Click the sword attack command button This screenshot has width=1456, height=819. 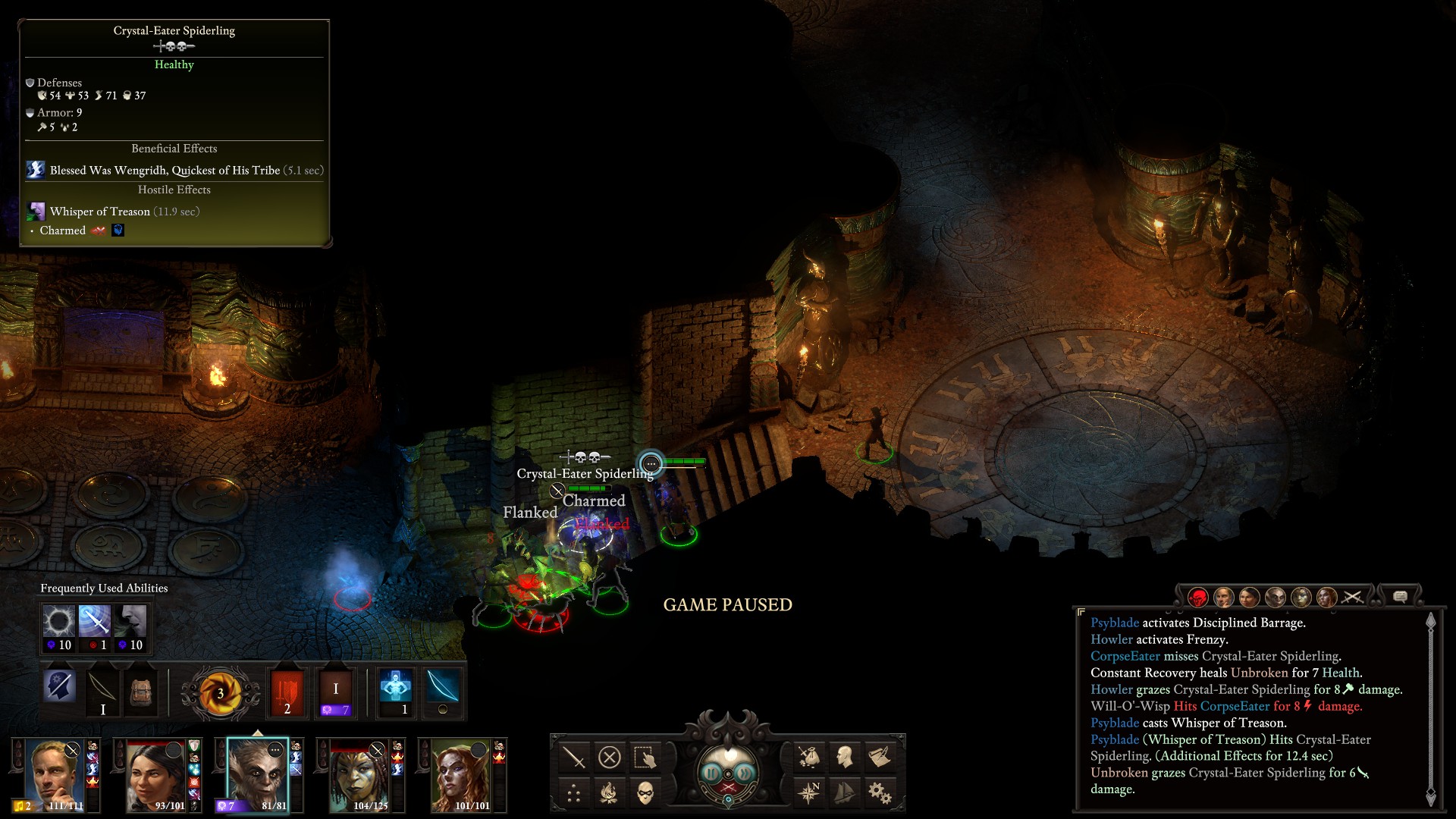coord(574,757)
